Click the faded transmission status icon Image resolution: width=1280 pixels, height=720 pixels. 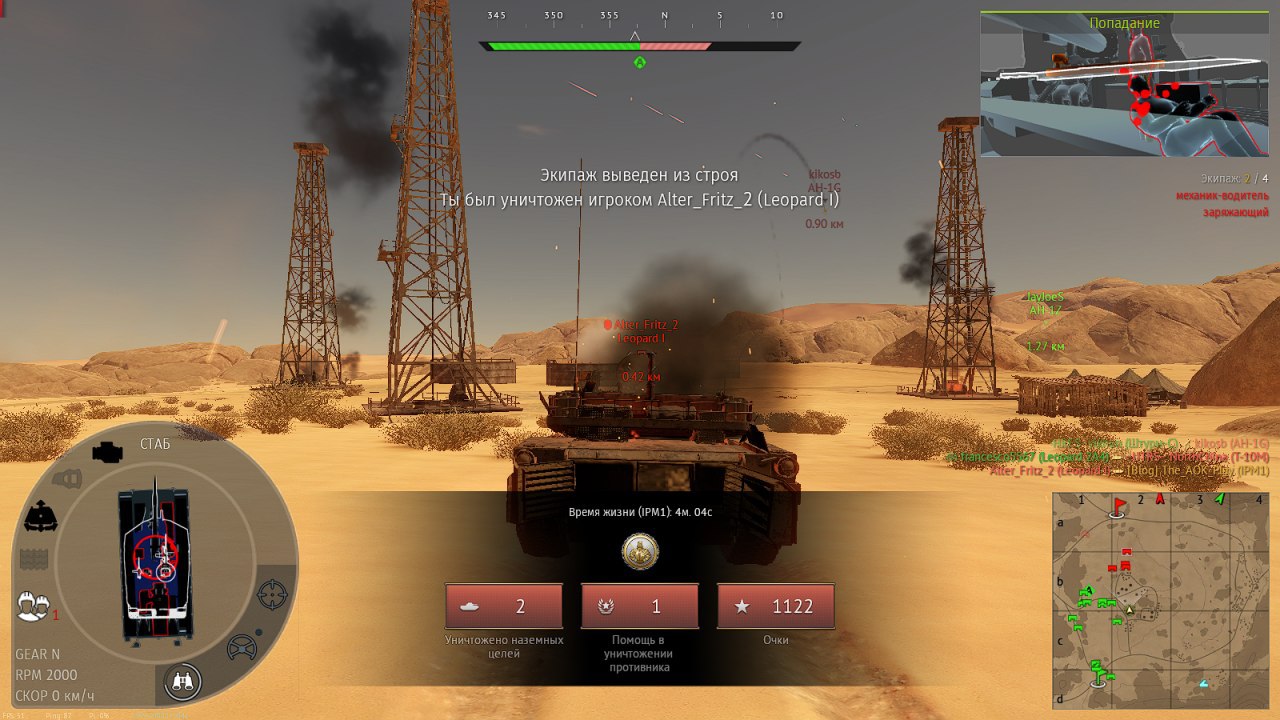point(66,479)
